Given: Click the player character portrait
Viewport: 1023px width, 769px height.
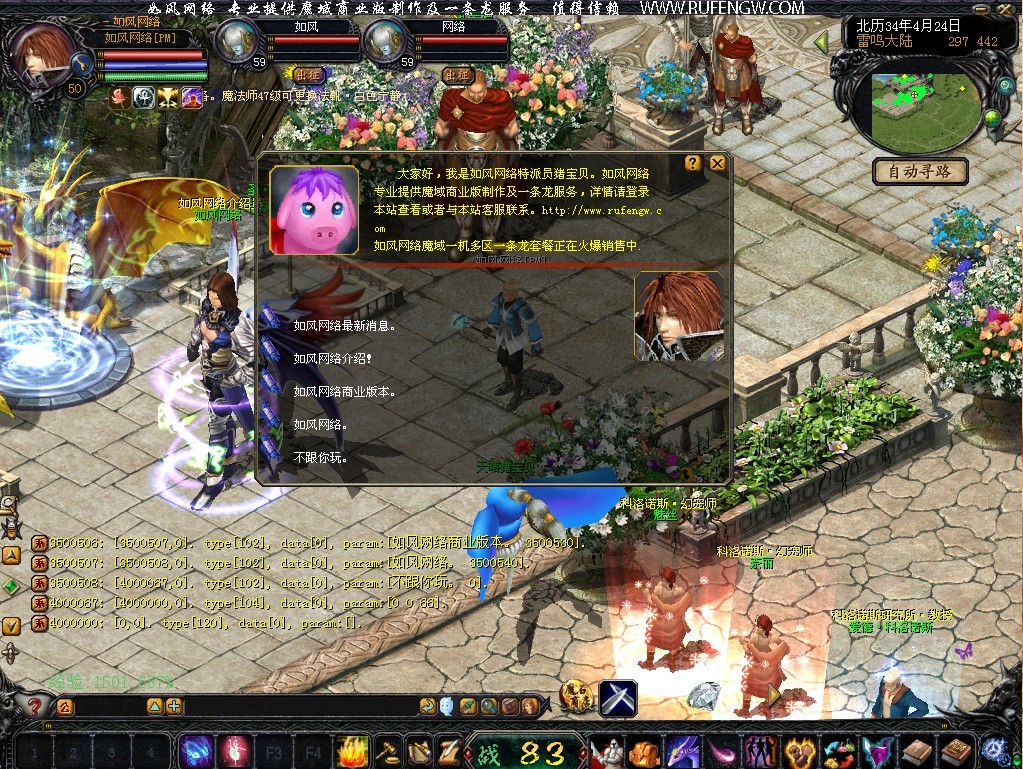Looking at the screenshot, I should [x=42, y=57].
